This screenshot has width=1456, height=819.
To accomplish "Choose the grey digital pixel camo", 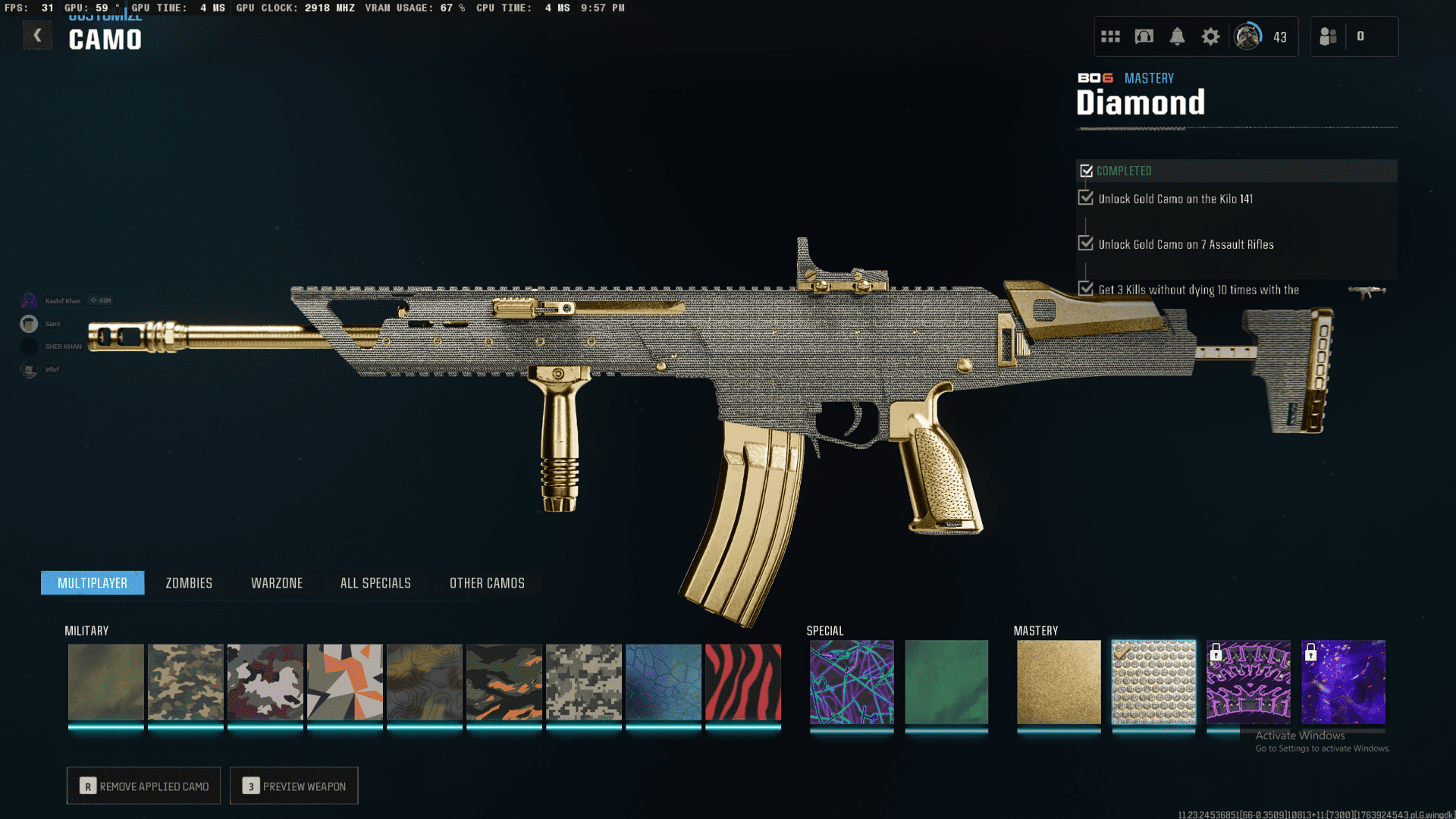I will click(584, 682).
